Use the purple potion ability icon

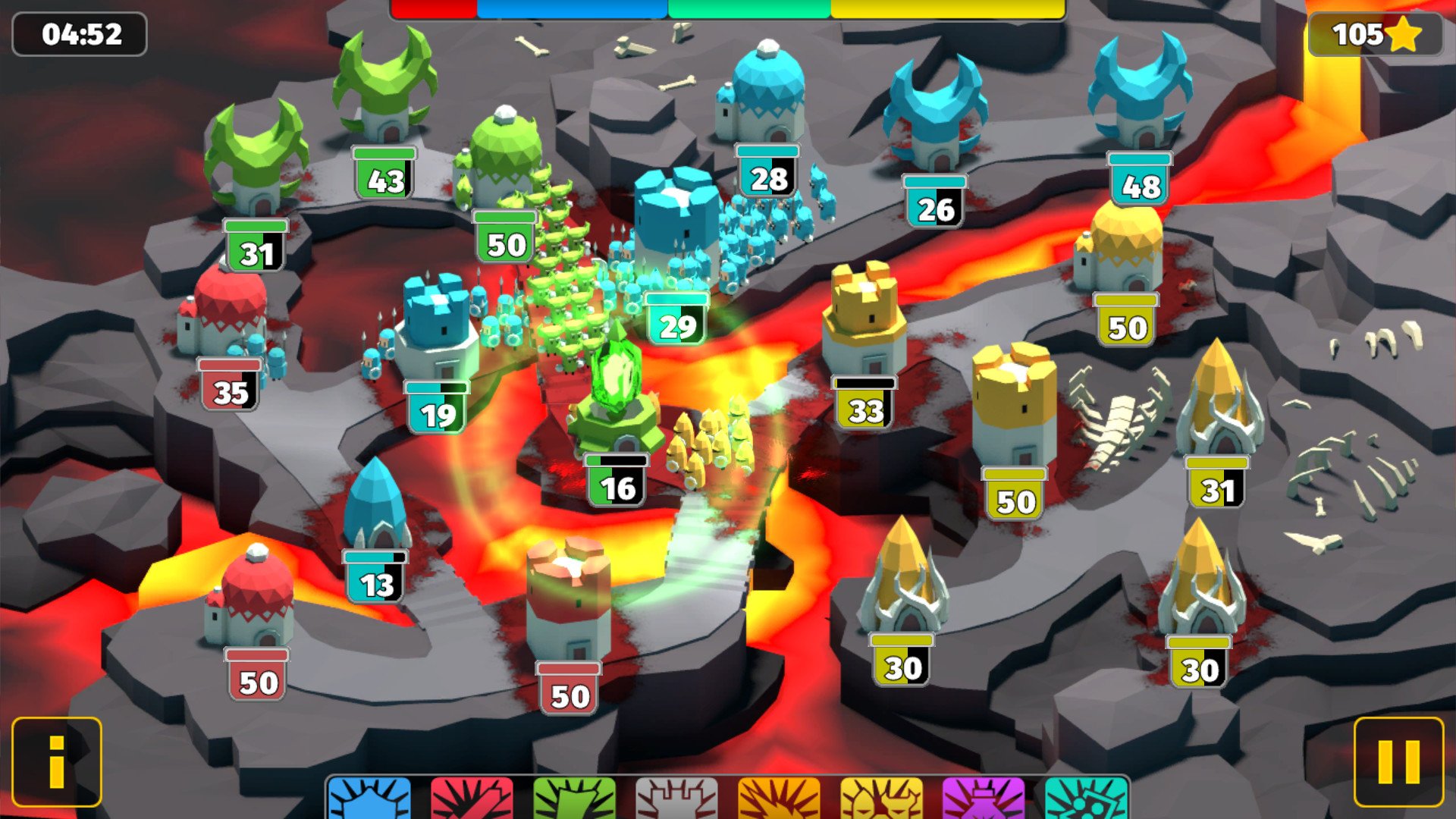click(983, 799)
